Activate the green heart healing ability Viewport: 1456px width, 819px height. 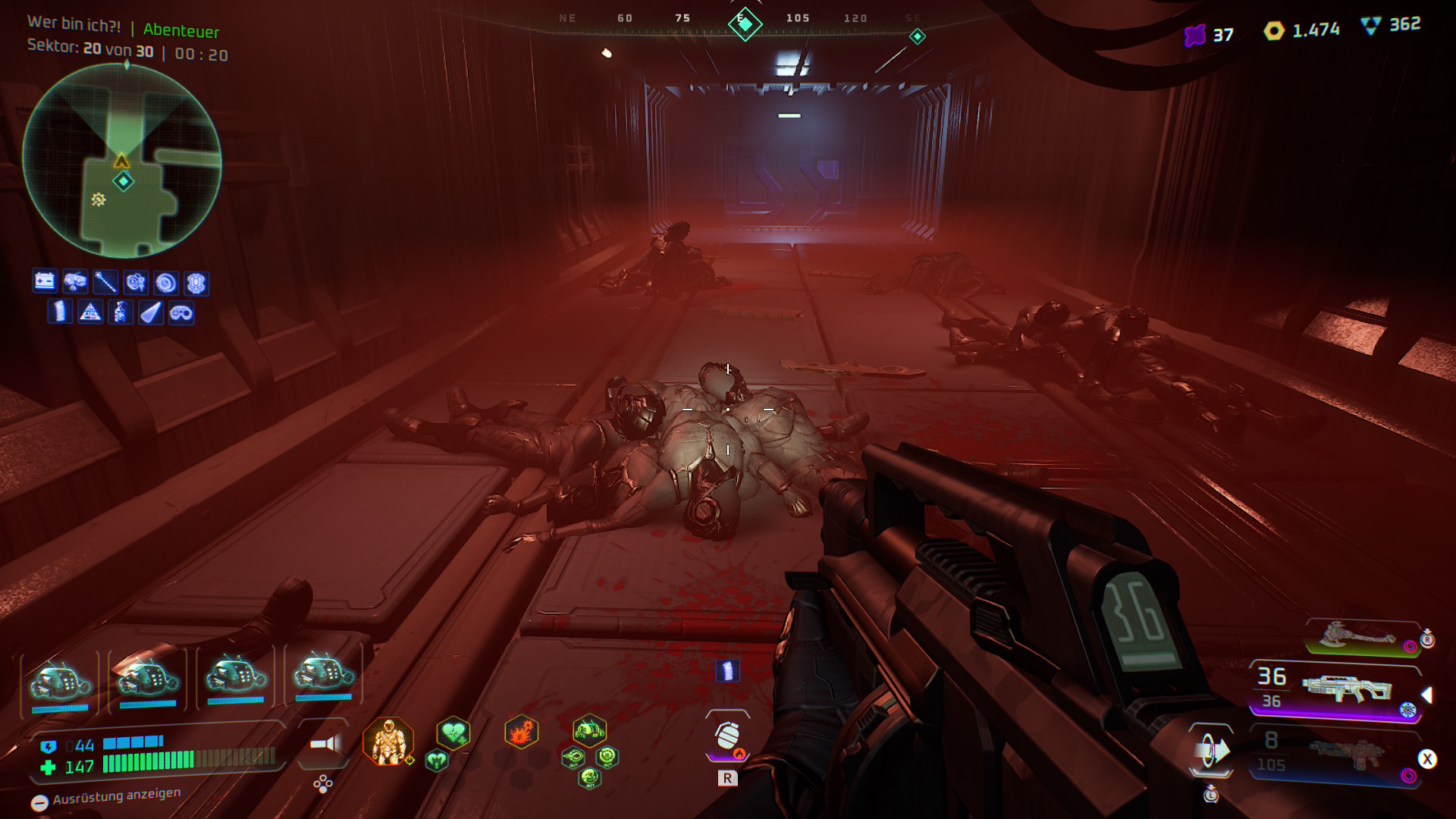click(453, 733)
